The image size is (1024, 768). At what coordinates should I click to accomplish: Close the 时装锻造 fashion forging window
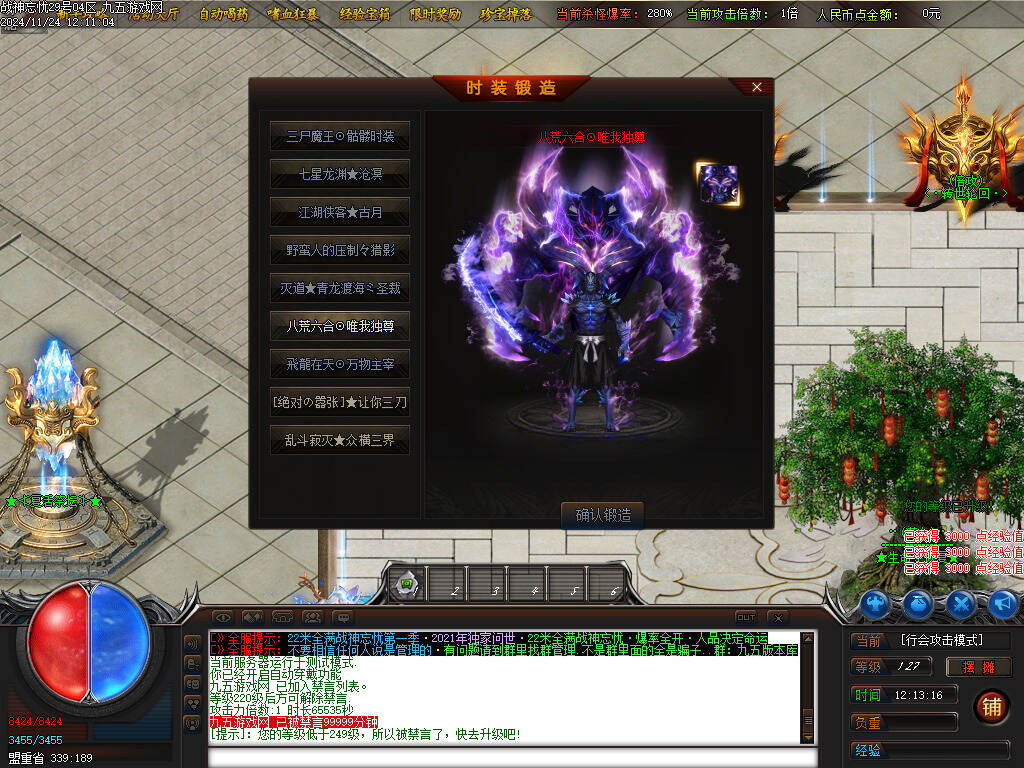pyautogui.click(x=757, y=87)
